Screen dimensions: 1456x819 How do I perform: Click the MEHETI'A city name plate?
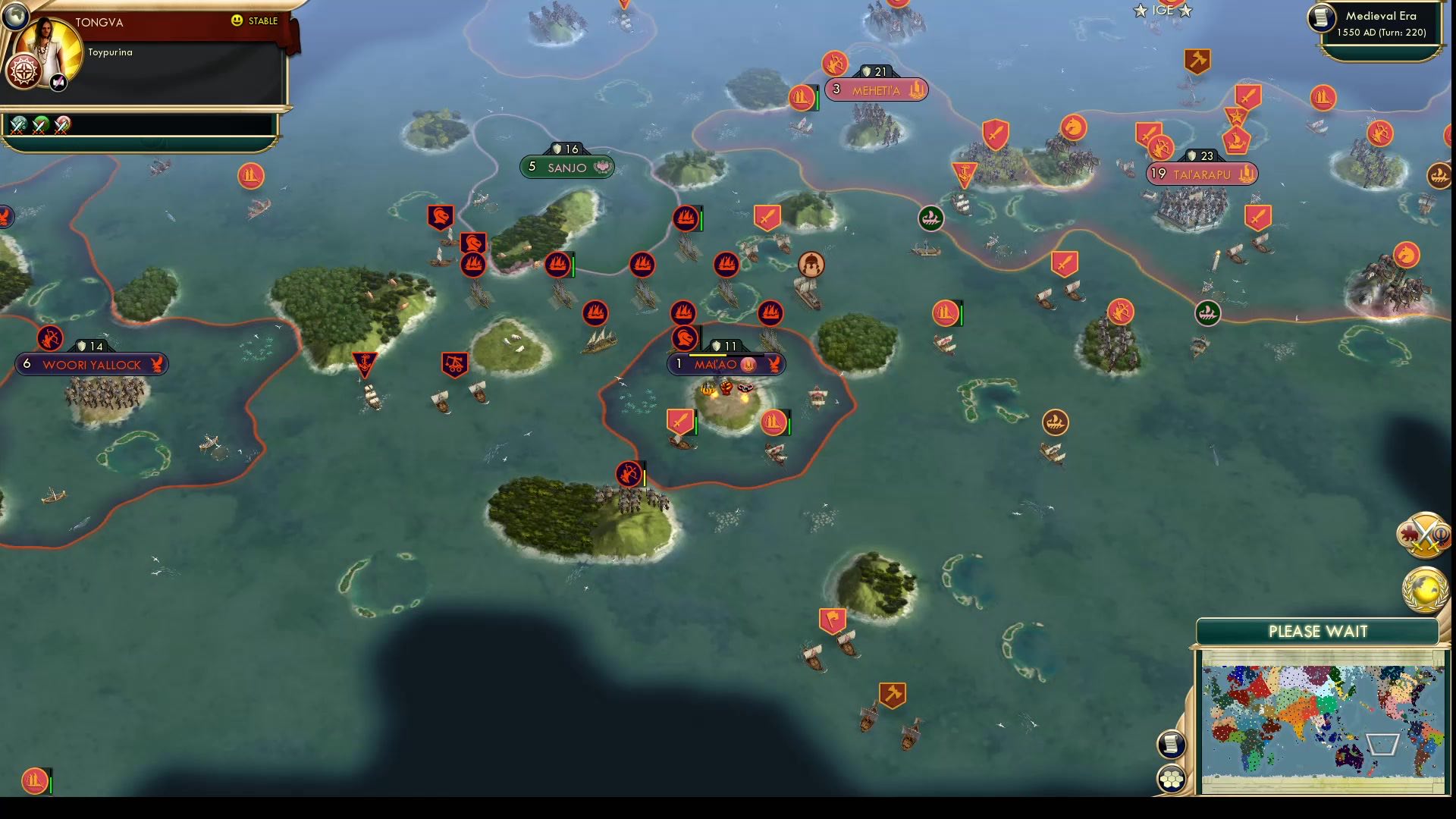pos(876,89)
